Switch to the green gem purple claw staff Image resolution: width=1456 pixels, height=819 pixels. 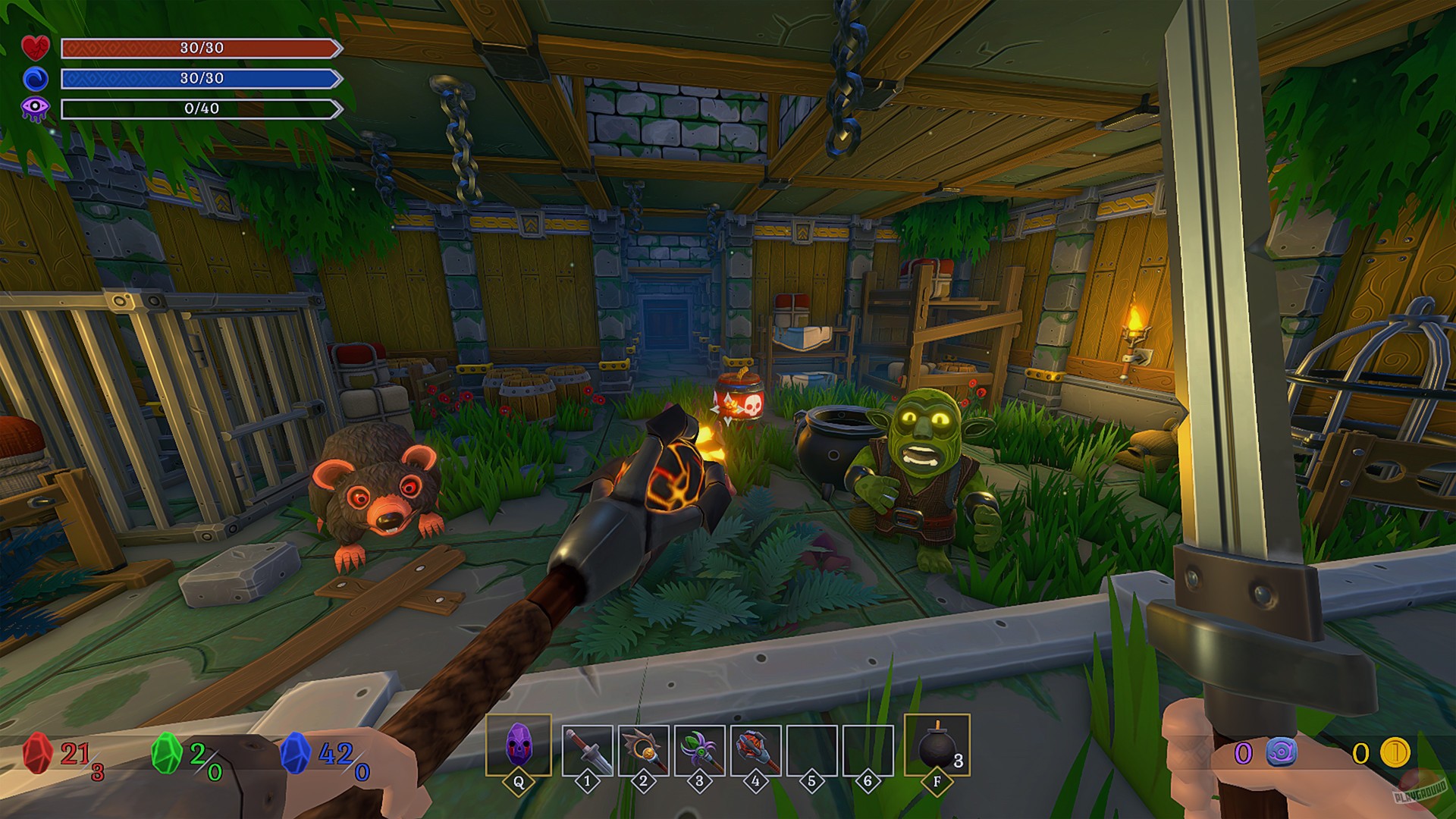pyautogui.click(x=699, y=750)
